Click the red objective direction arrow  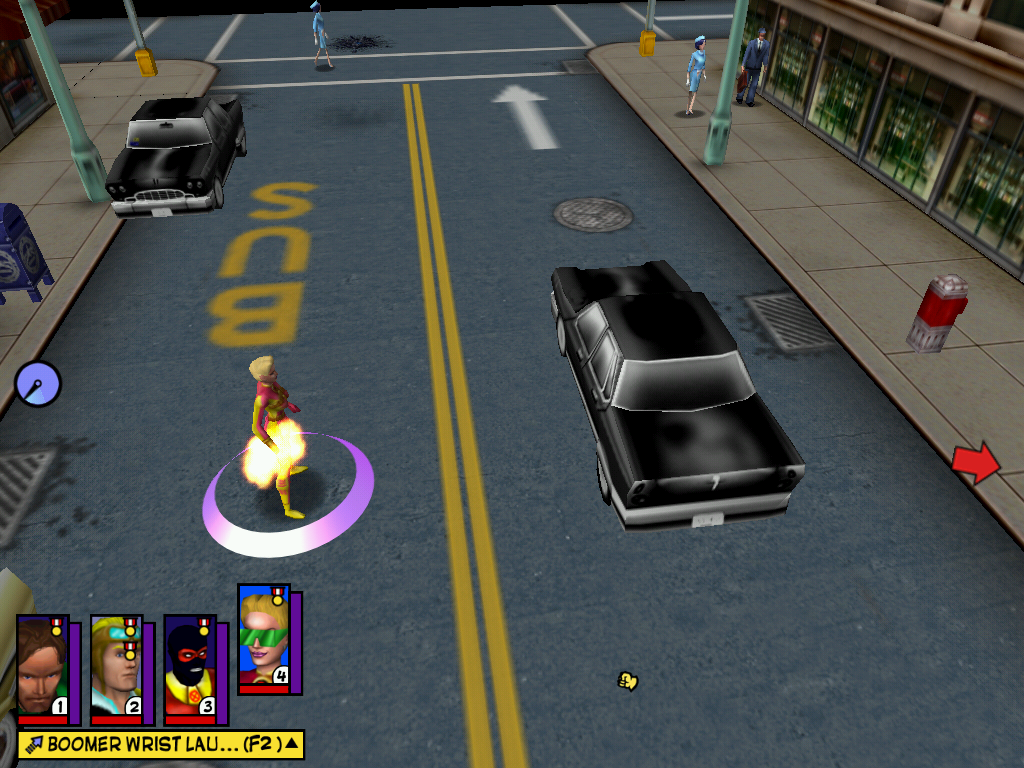[x=975, y=463]
